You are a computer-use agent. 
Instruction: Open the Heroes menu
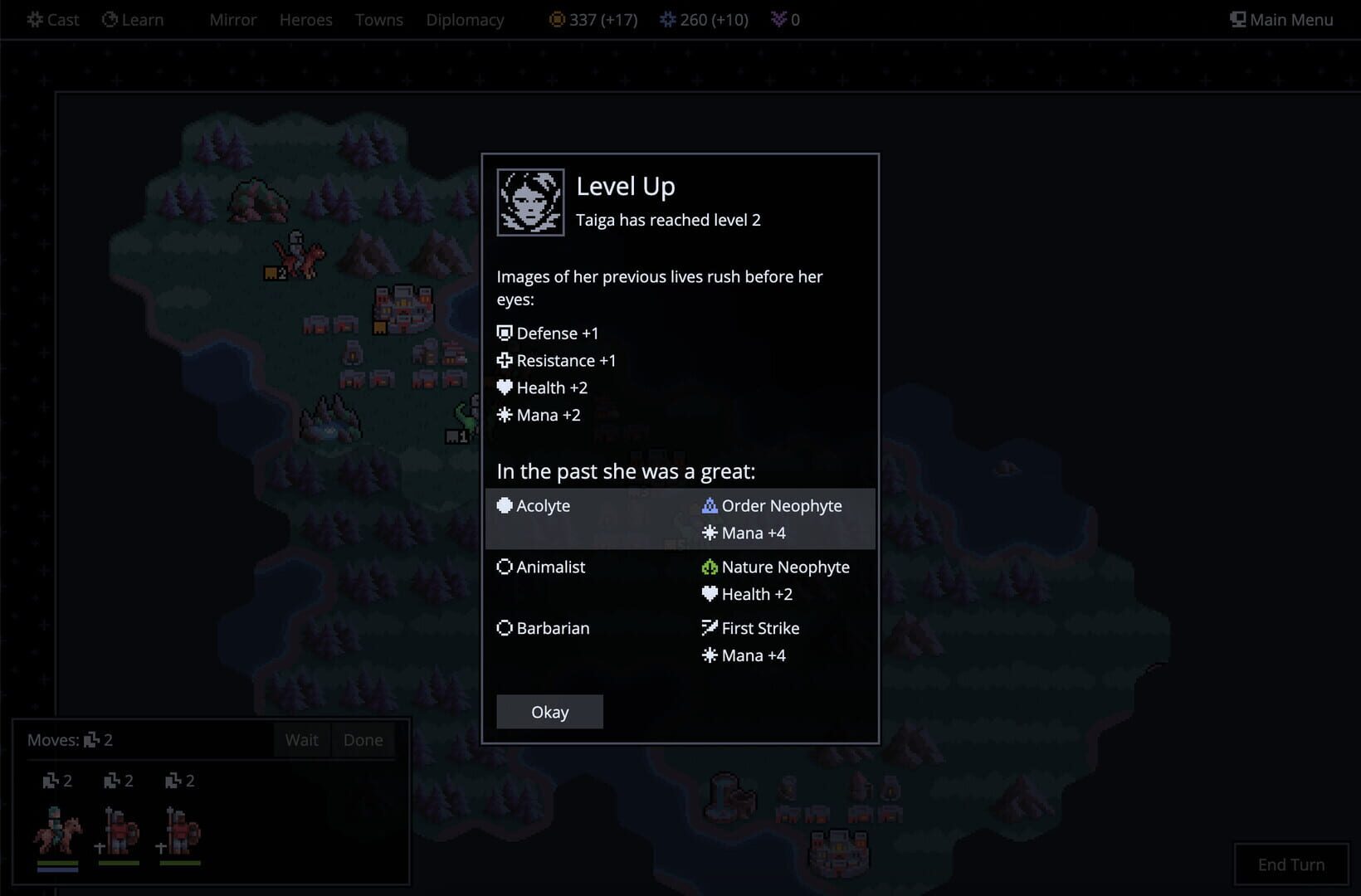pyautogui.click(x=305, y=20)
